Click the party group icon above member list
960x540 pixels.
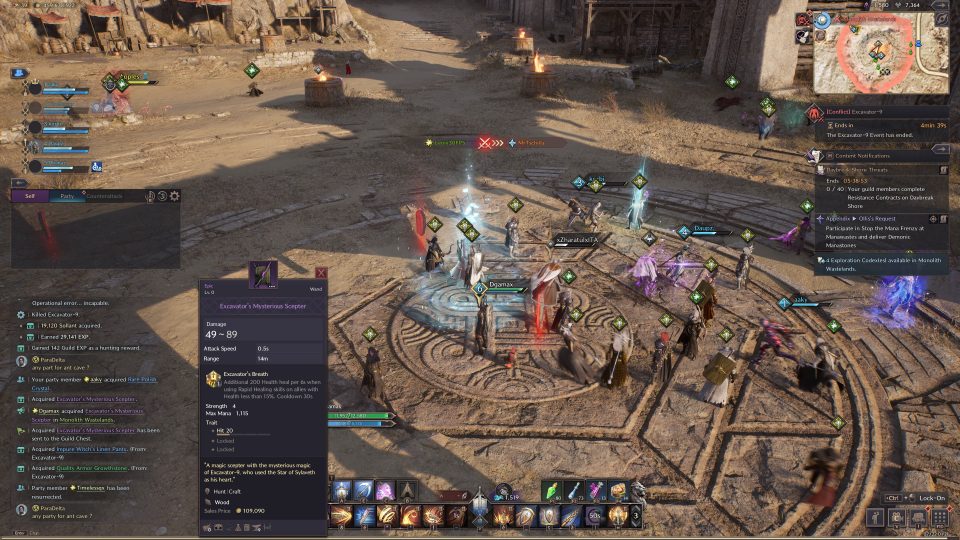[19, 73]
